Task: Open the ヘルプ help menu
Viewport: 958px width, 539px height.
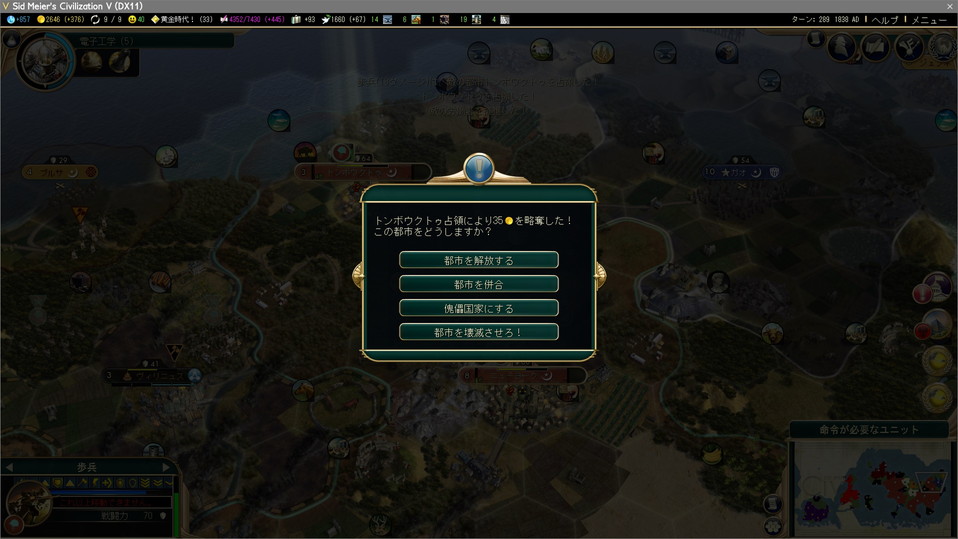Action: (x=883, y=19)
